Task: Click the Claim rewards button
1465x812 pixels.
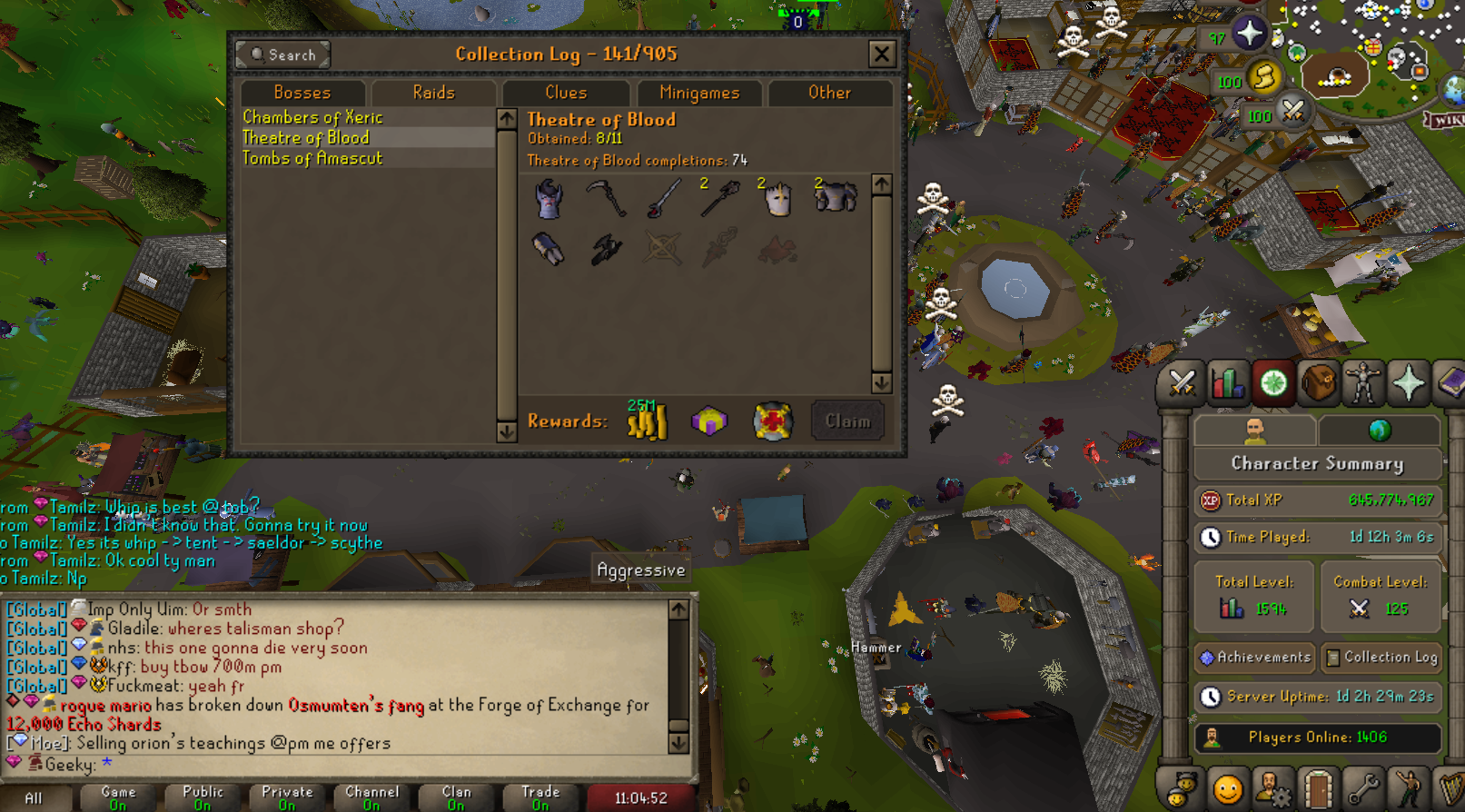Action: tap(846, 420)
